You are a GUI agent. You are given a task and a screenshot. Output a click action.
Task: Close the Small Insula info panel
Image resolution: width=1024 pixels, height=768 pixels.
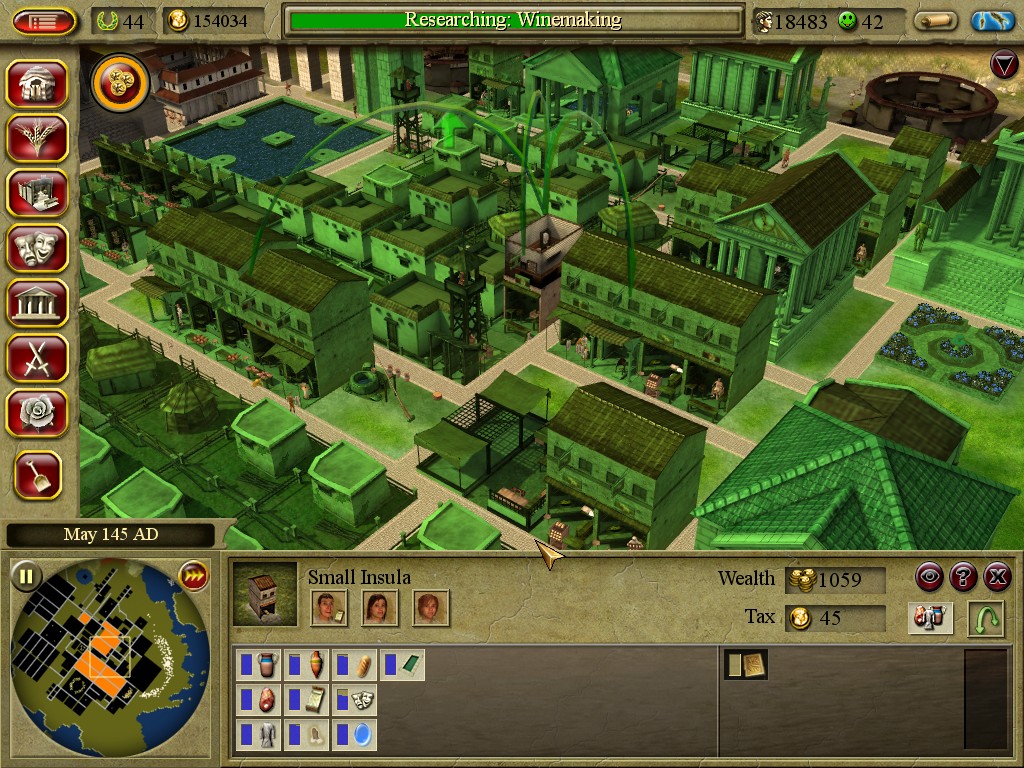996,577
